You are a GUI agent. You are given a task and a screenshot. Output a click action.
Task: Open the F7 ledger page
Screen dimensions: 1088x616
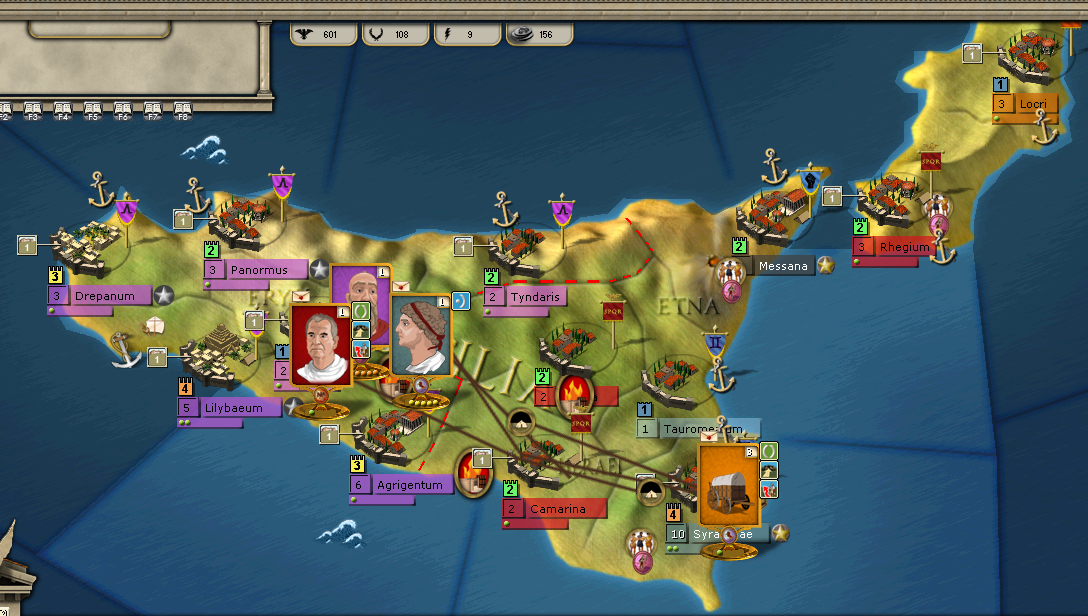153,108
